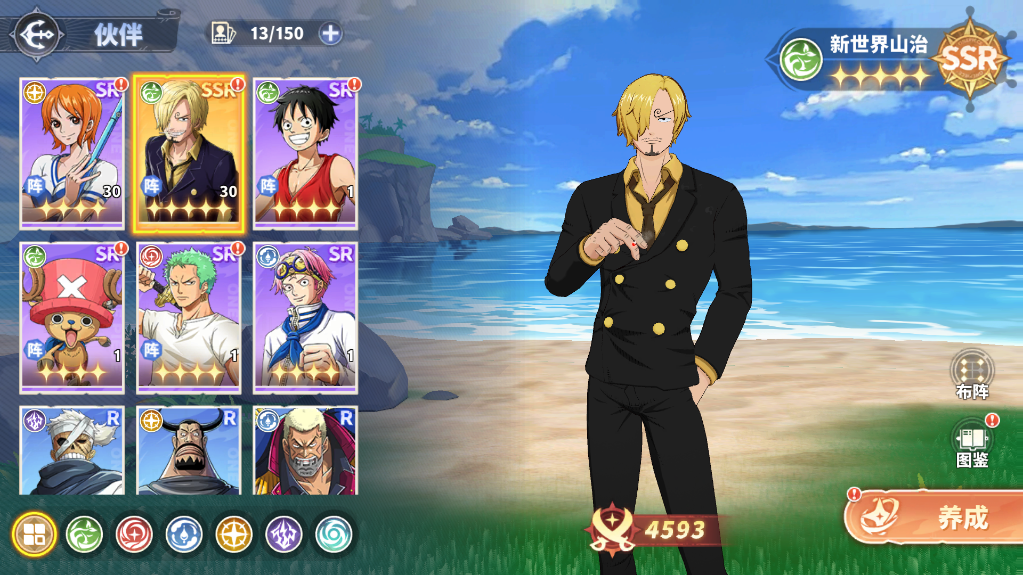The width and height of the screenshot is (1023, 575).
Task: Select the grey-bearded Garp R card
Action: 306,450
